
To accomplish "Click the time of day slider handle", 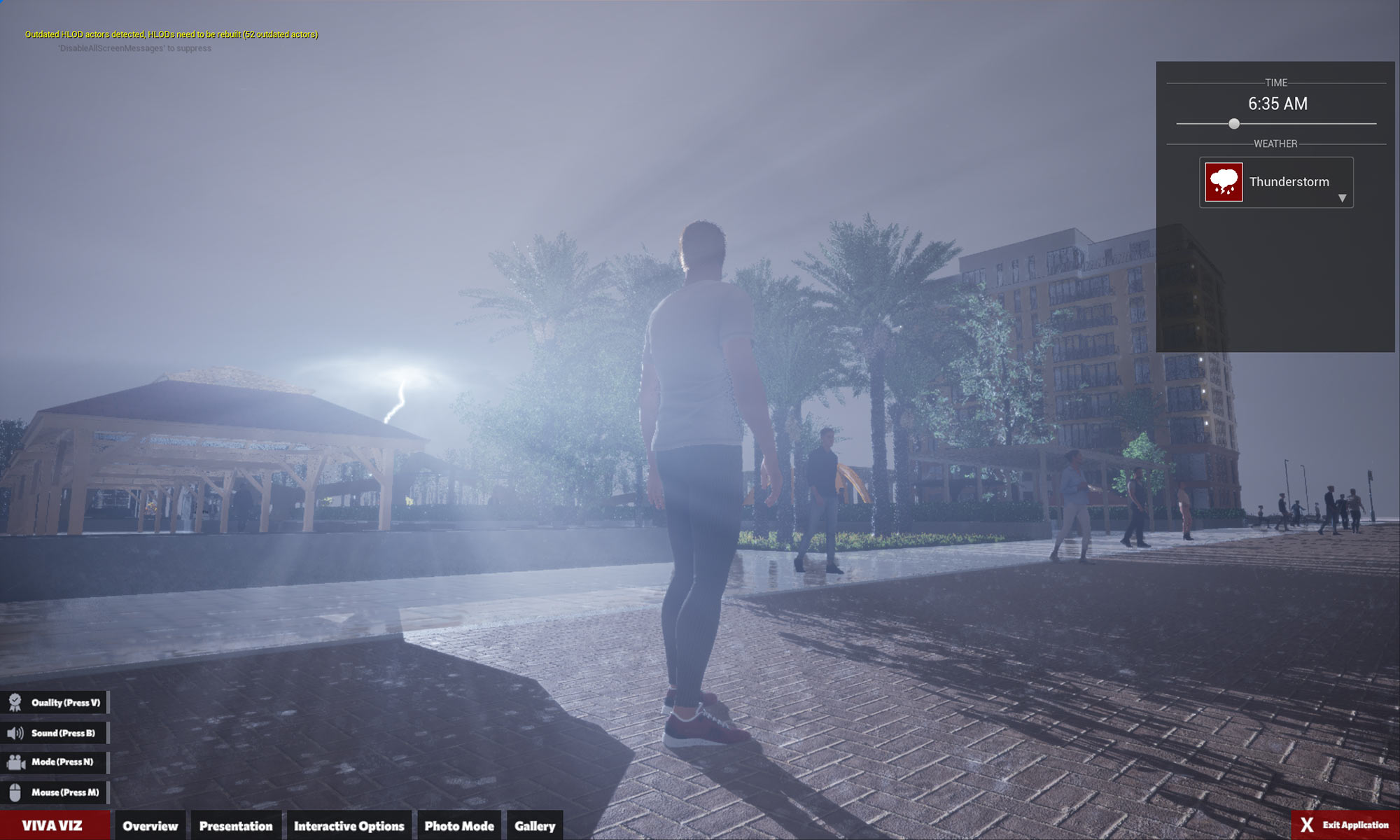I will pos(1234,124).
